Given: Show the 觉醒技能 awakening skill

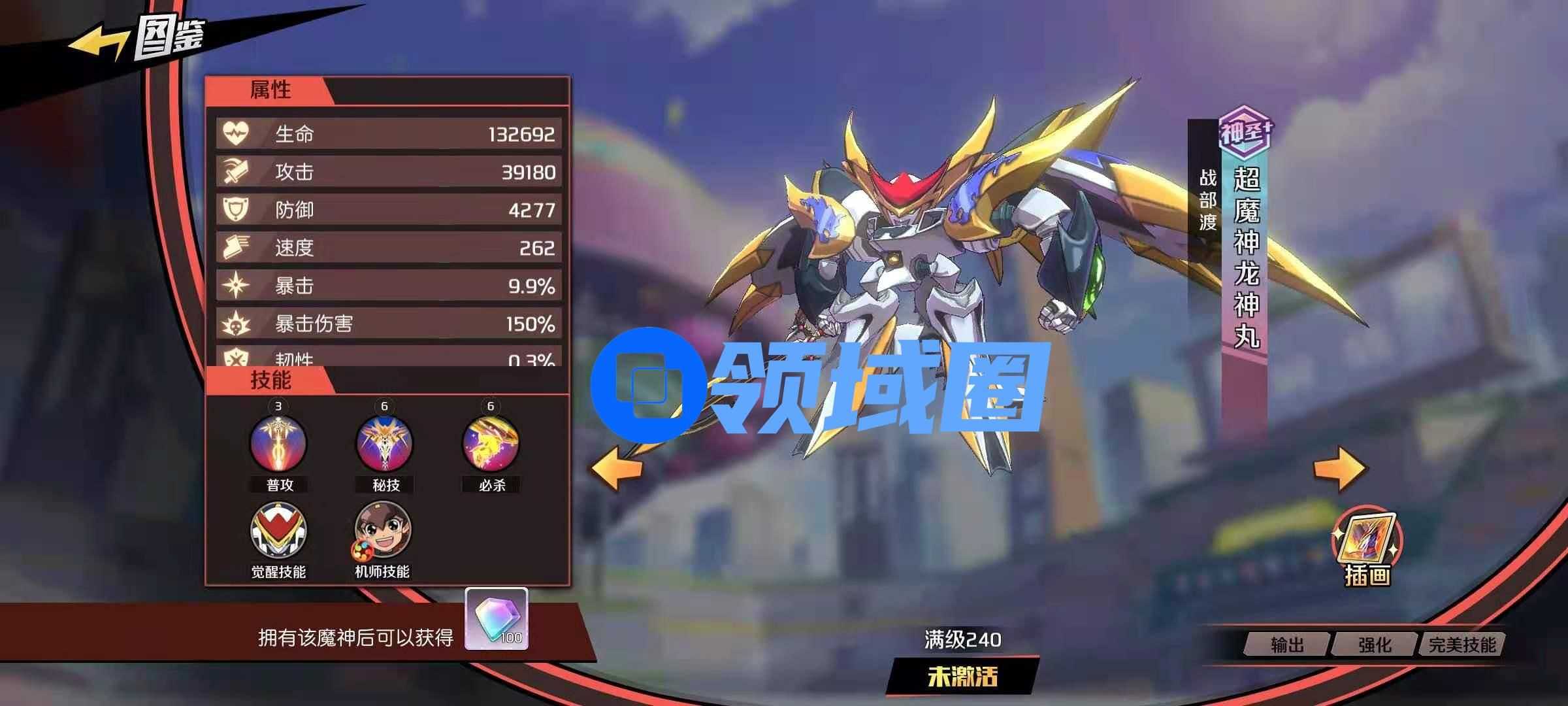Looking at the screenshot, I should 278,531.
